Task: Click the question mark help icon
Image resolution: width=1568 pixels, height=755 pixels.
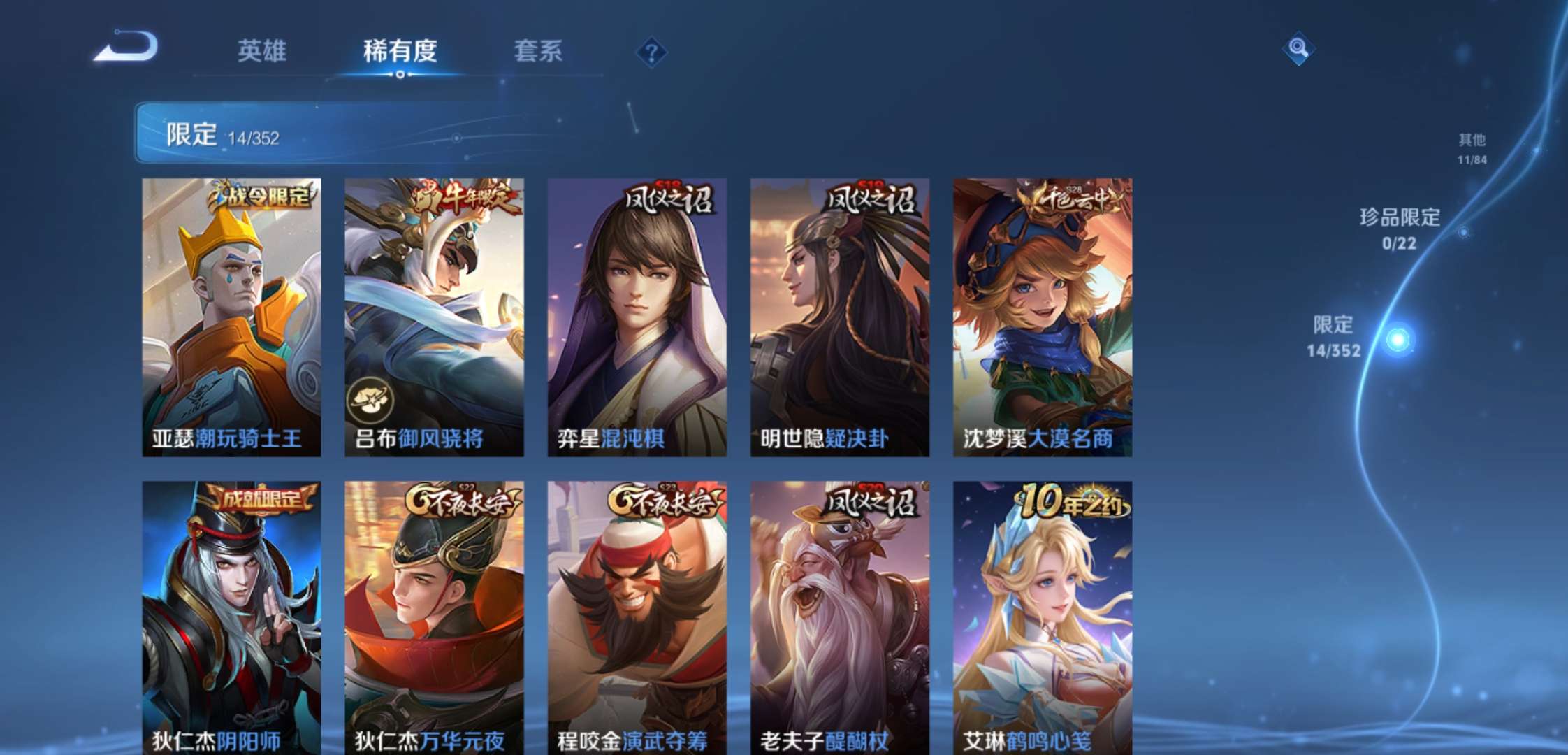Action: (x=652, y=50)
